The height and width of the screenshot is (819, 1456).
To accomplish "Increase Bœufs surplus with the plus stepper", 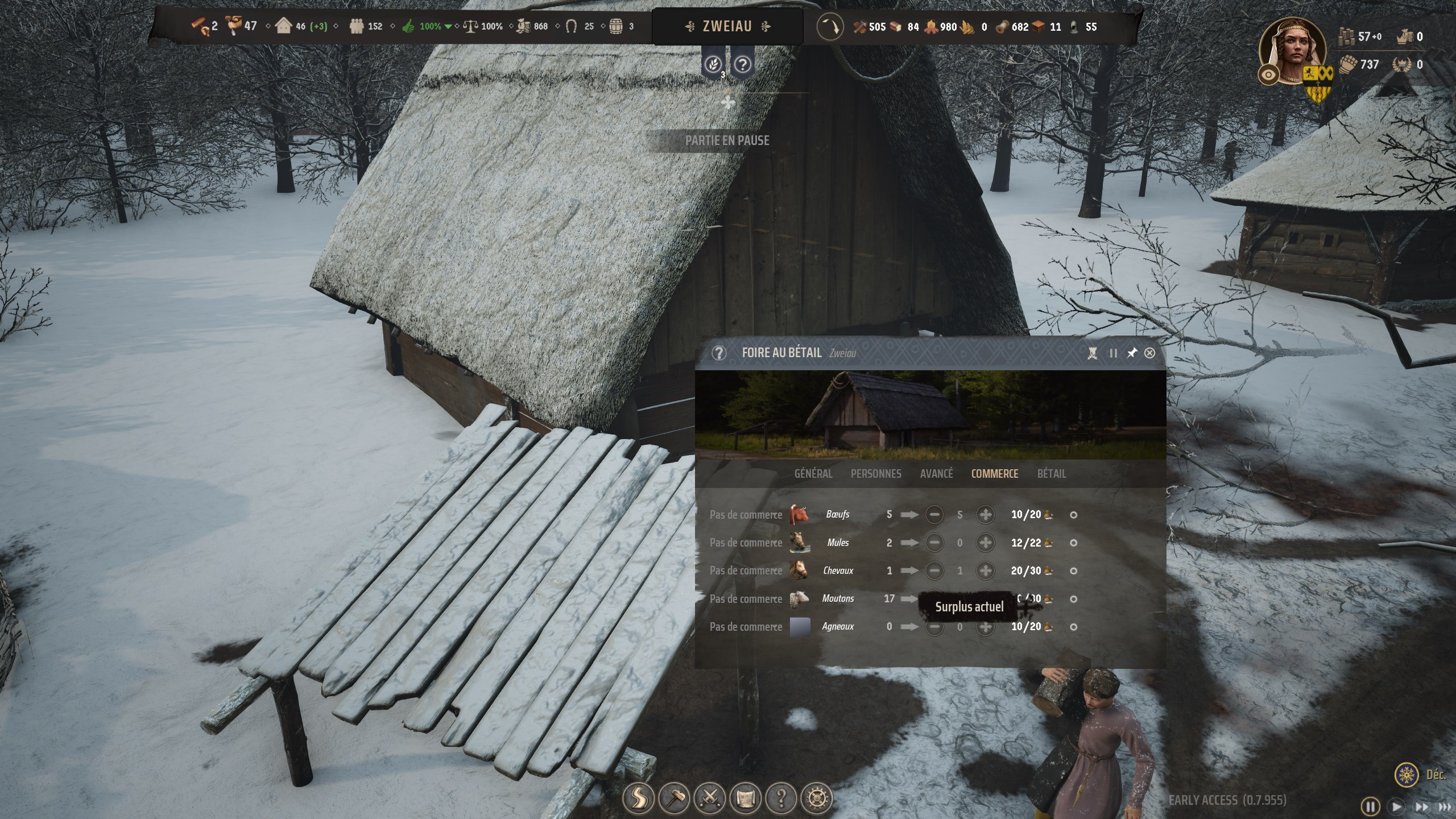I will point(986,514).
